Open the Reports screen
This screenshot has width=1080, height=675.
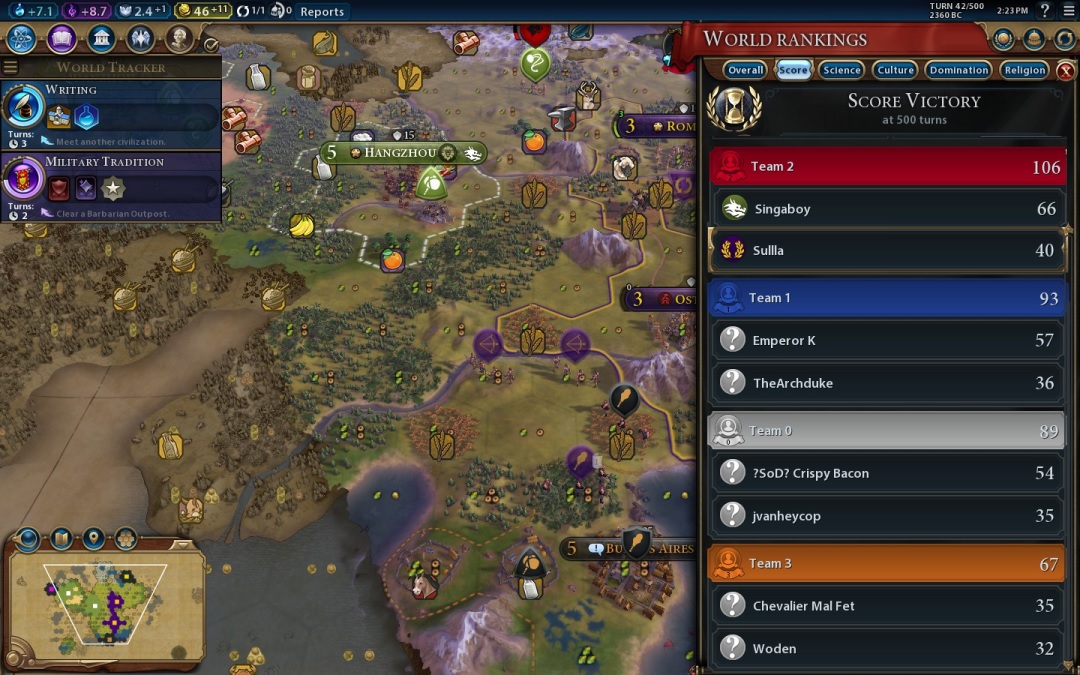[x=322, y=12]
